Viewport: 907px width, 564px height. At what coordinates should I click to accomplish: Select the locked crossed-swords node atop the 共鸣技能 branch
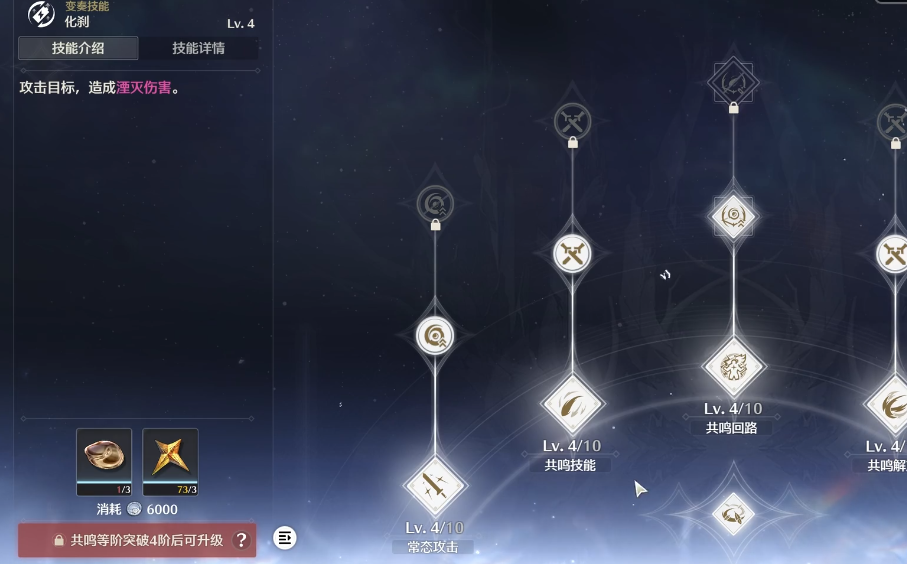(x=573, y=122)
